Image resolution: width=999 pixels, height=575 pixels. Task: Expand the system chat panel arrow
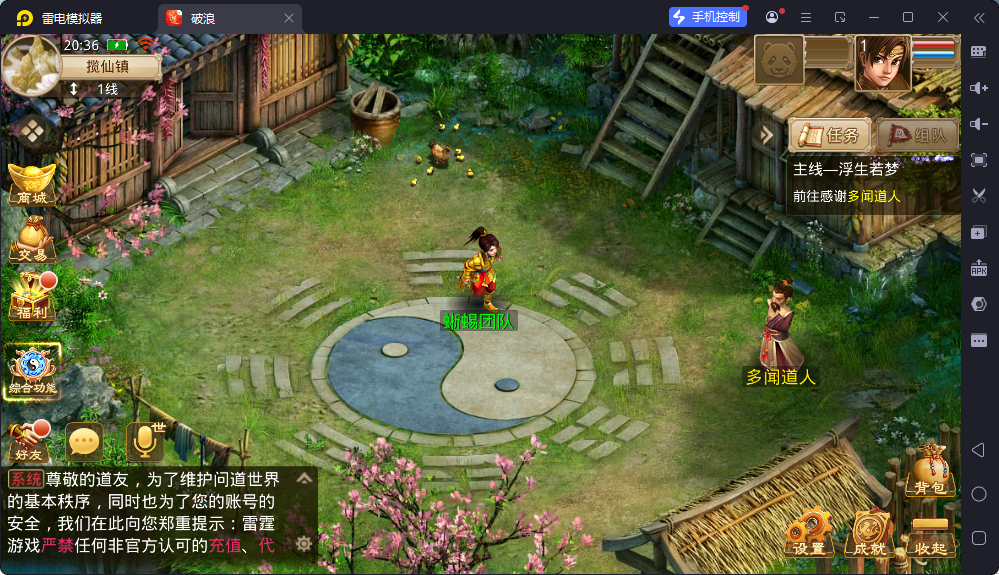pyautogui.click(x=304, y=478)
